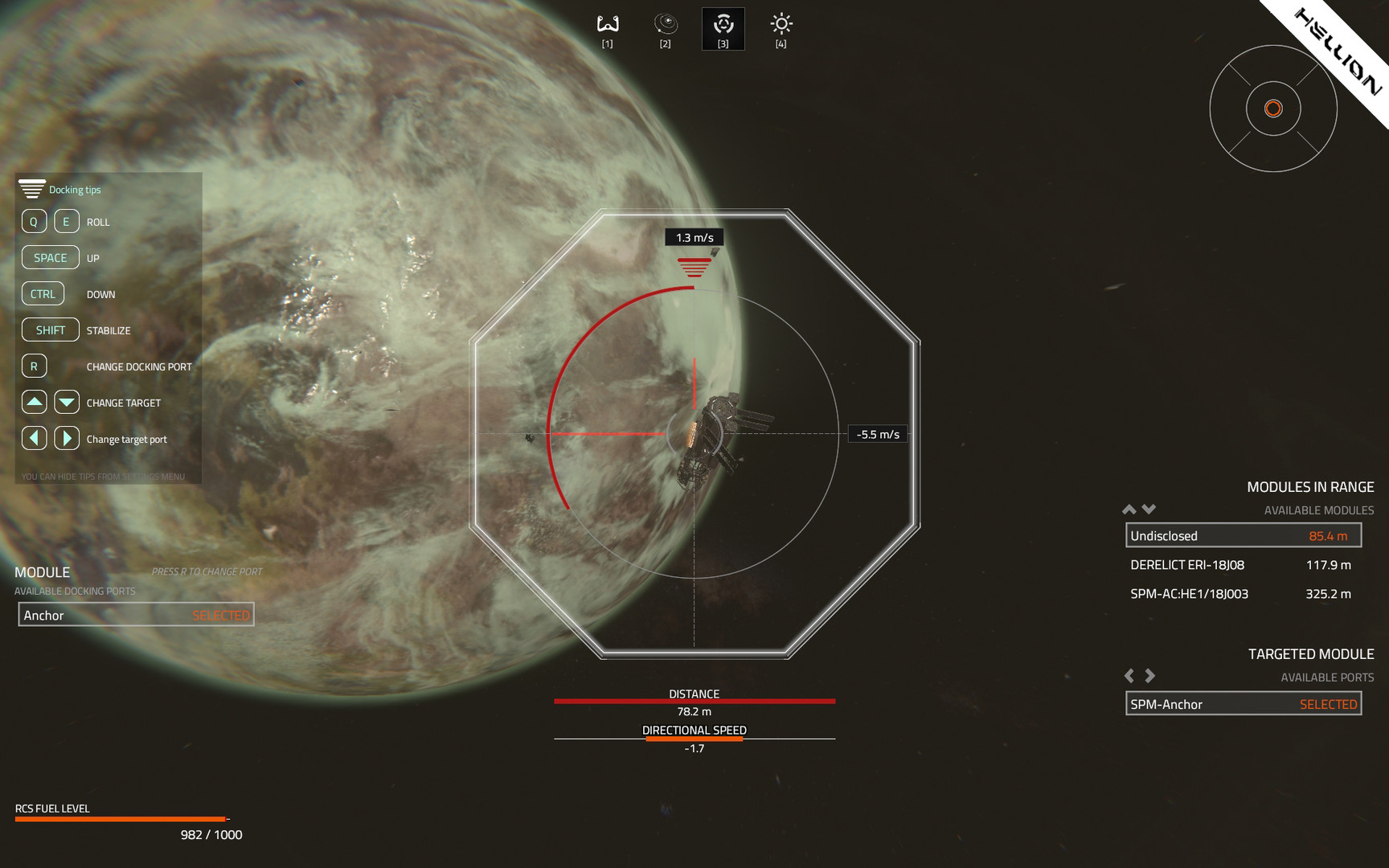The image size is (1389, 868).
Task: Collapse the Docking tips panel header
Action: [32, 190]
